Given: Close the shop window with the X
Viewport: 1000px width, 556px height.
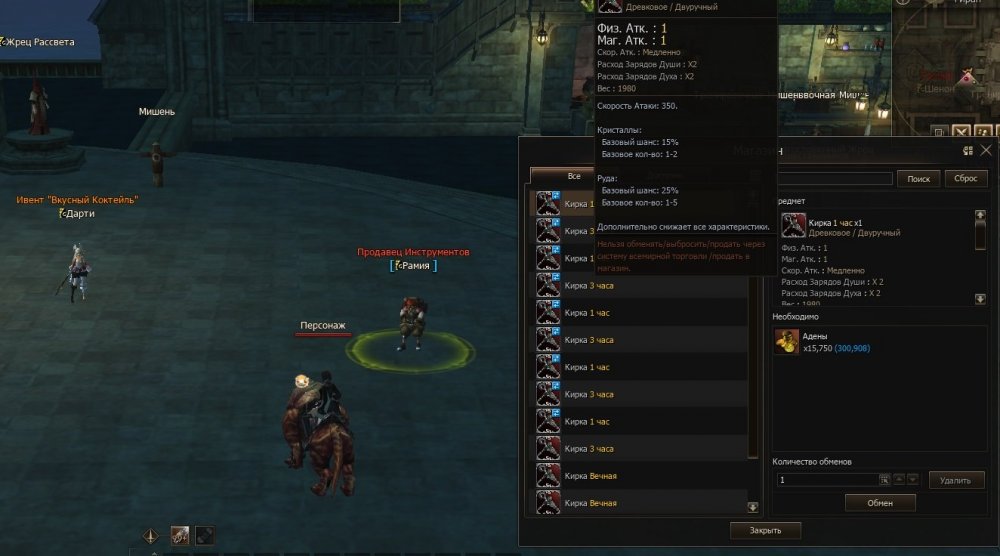Looking at the screenshot, I should pyautogui.click(x=986, y=150).
